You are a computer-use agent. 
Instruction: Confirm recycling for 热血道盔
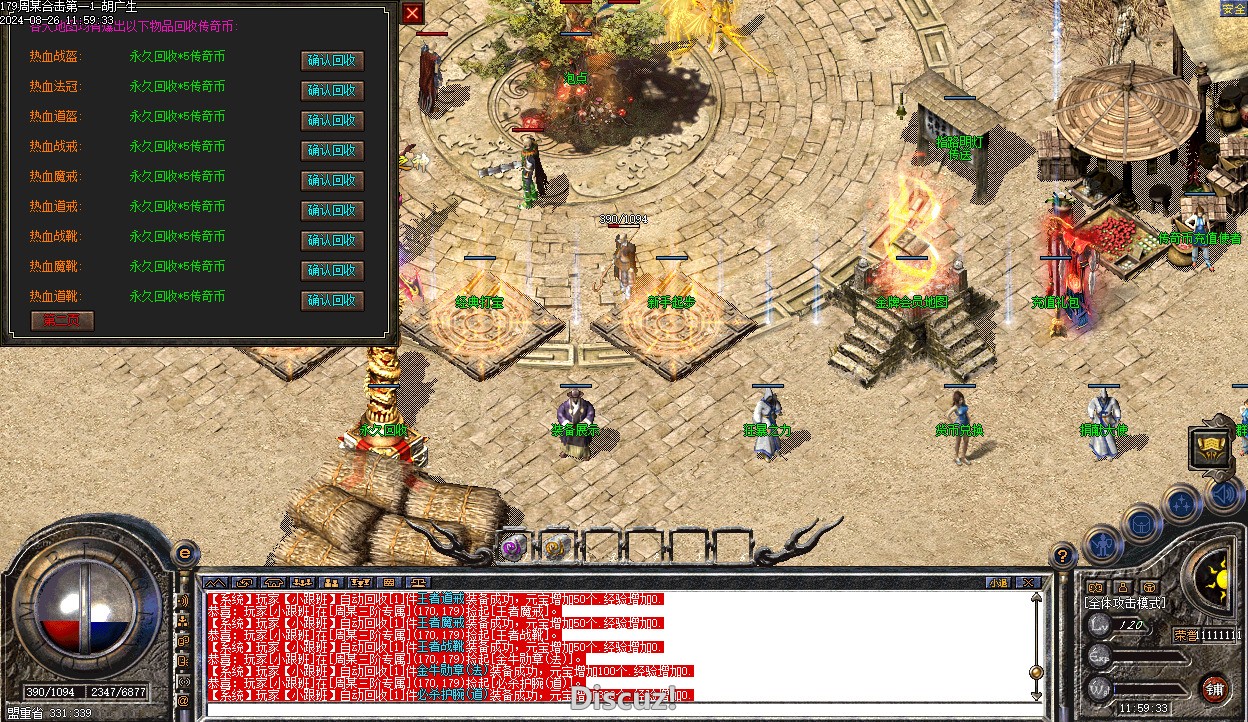pos(332,121)
